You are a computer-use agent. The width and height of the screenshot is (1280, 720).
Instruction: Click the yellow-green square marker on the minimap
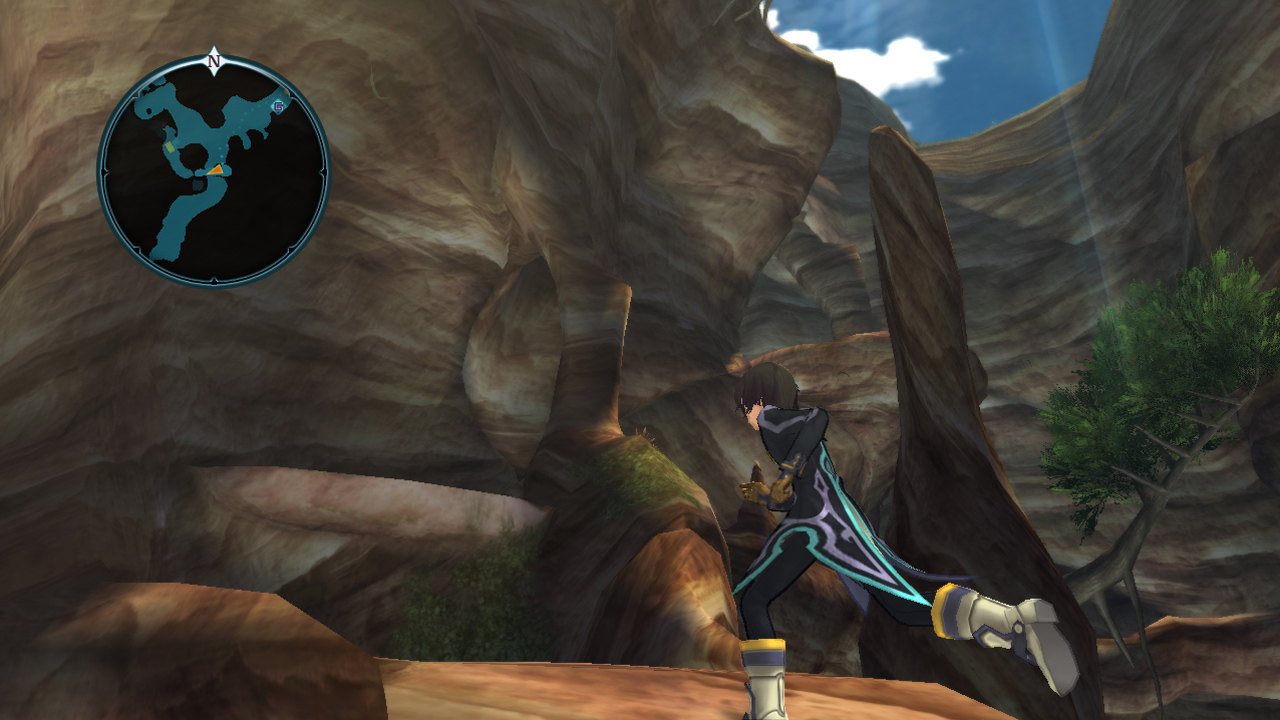click(x=169, y=148)
